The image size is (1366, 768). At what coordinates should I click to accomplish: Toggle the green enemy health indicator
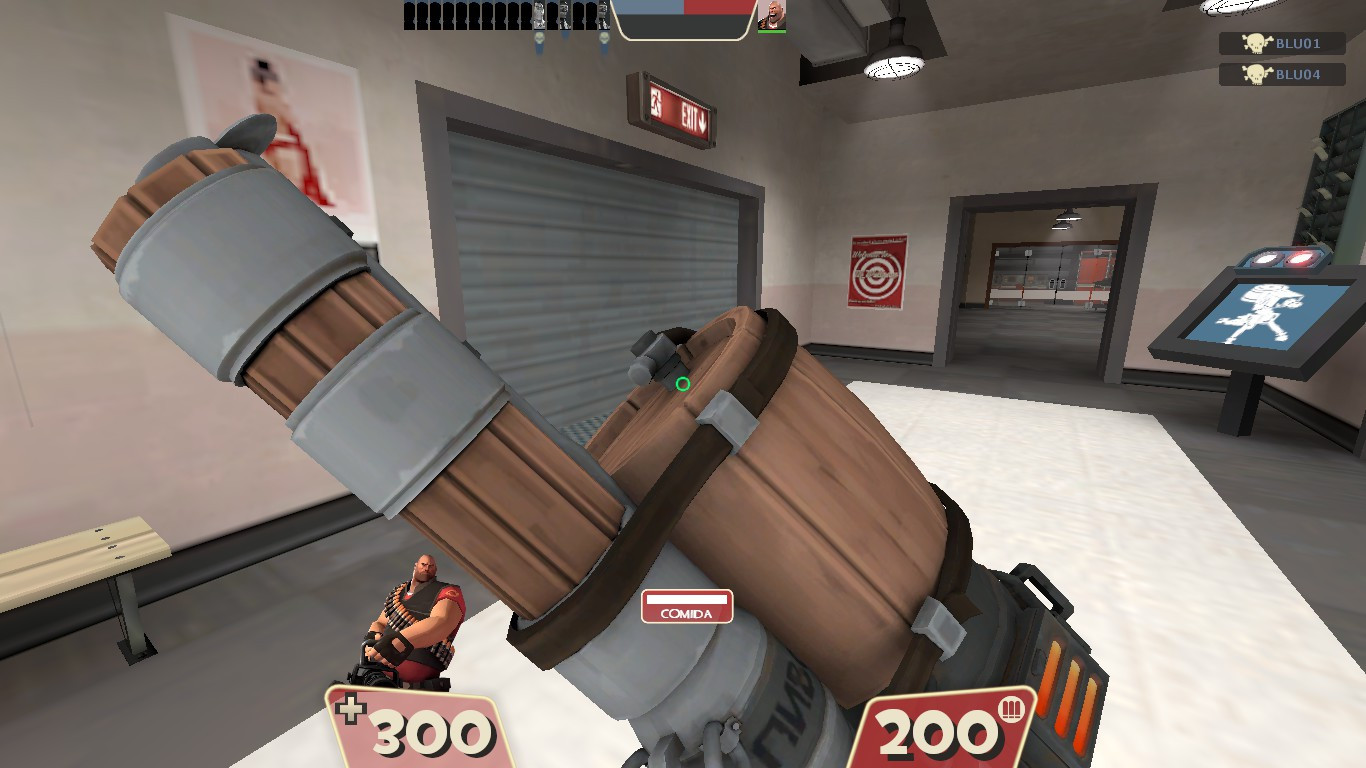pos(772,31)
